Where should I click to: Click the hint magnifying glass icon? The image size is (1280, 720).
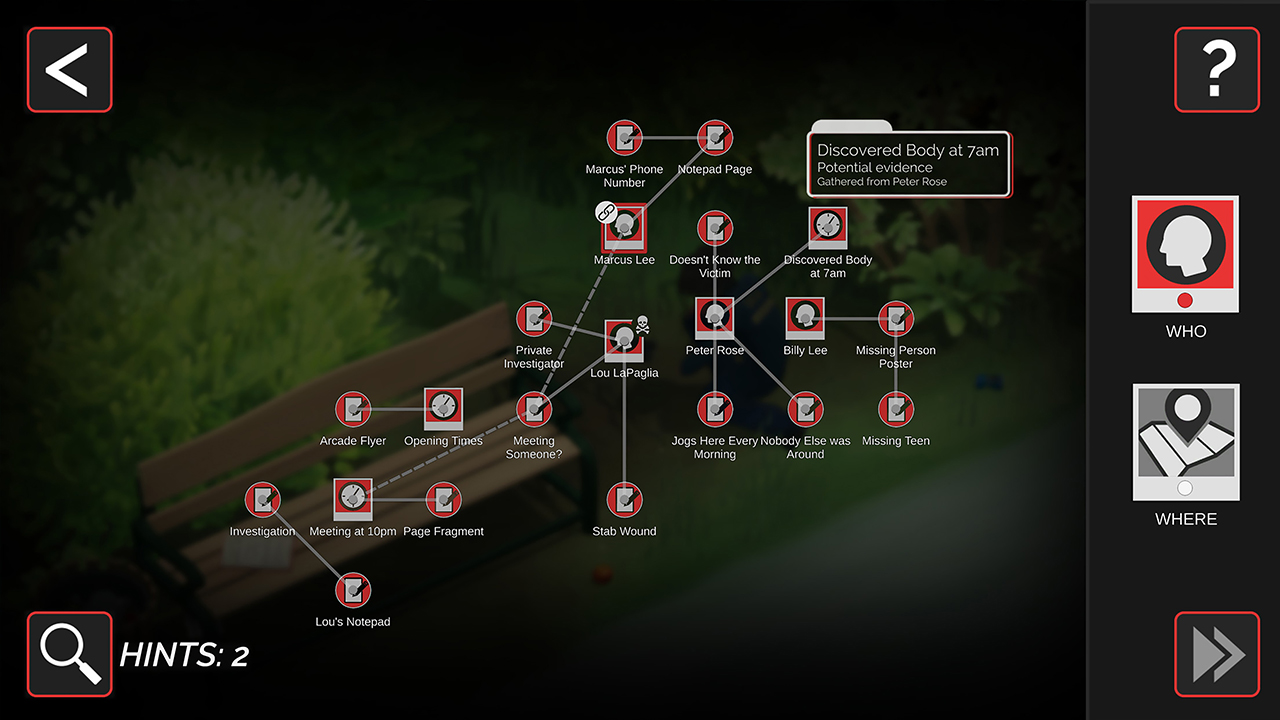tap(69, 655)
